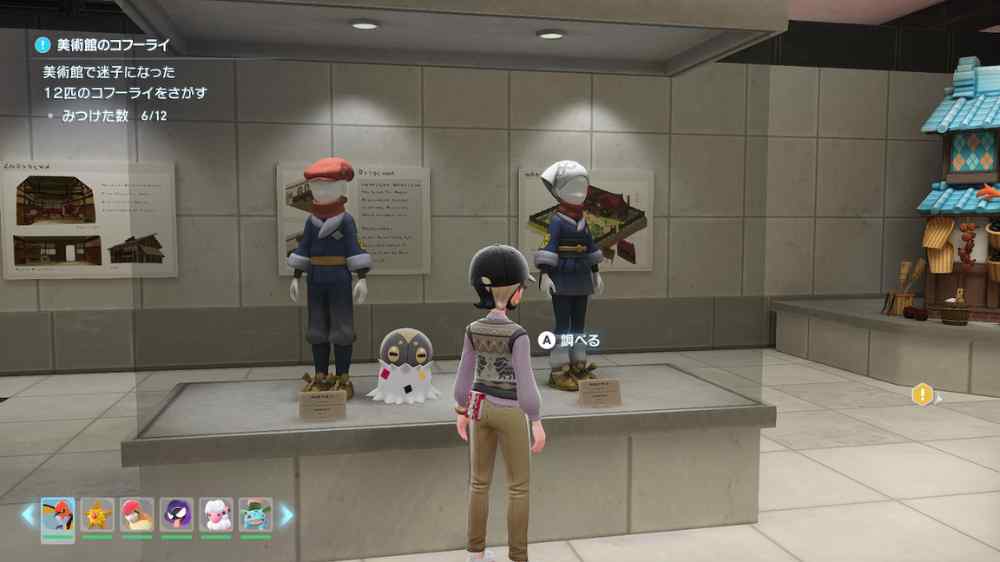Pick the Pidgeotto party slot
1000x562 pixels.
click(x=137, y=514)
